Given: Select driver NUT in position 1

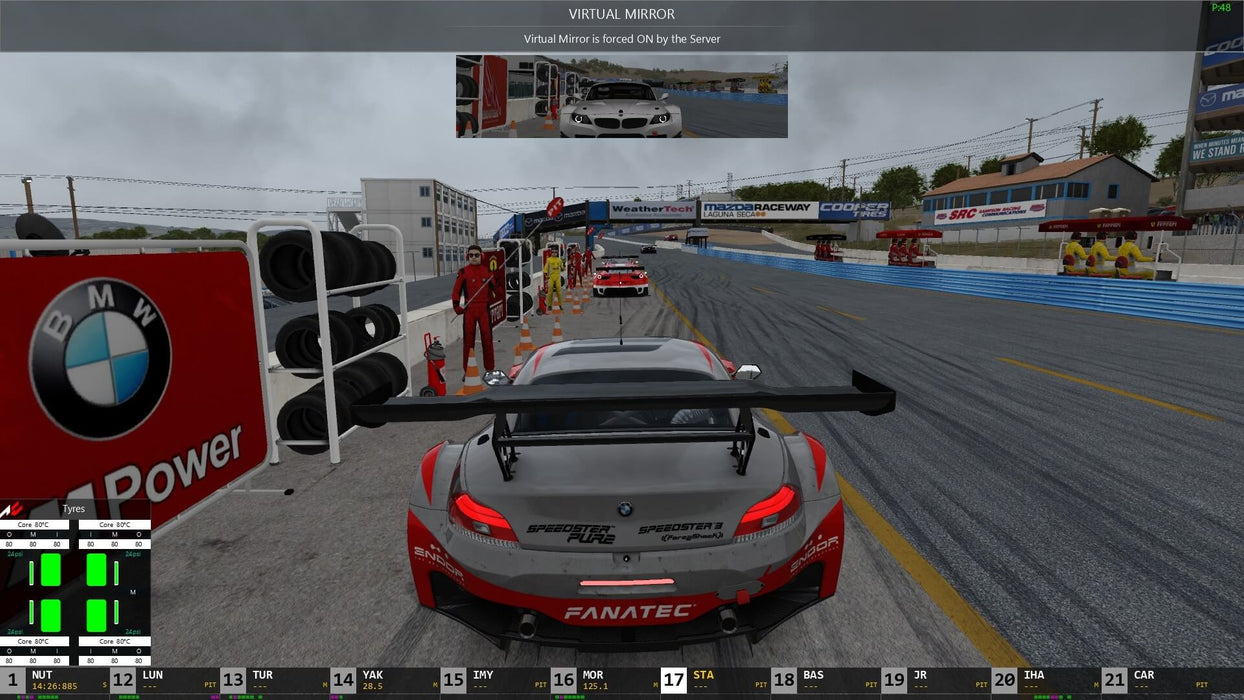Looking at the screenshot, I should 55,680.
